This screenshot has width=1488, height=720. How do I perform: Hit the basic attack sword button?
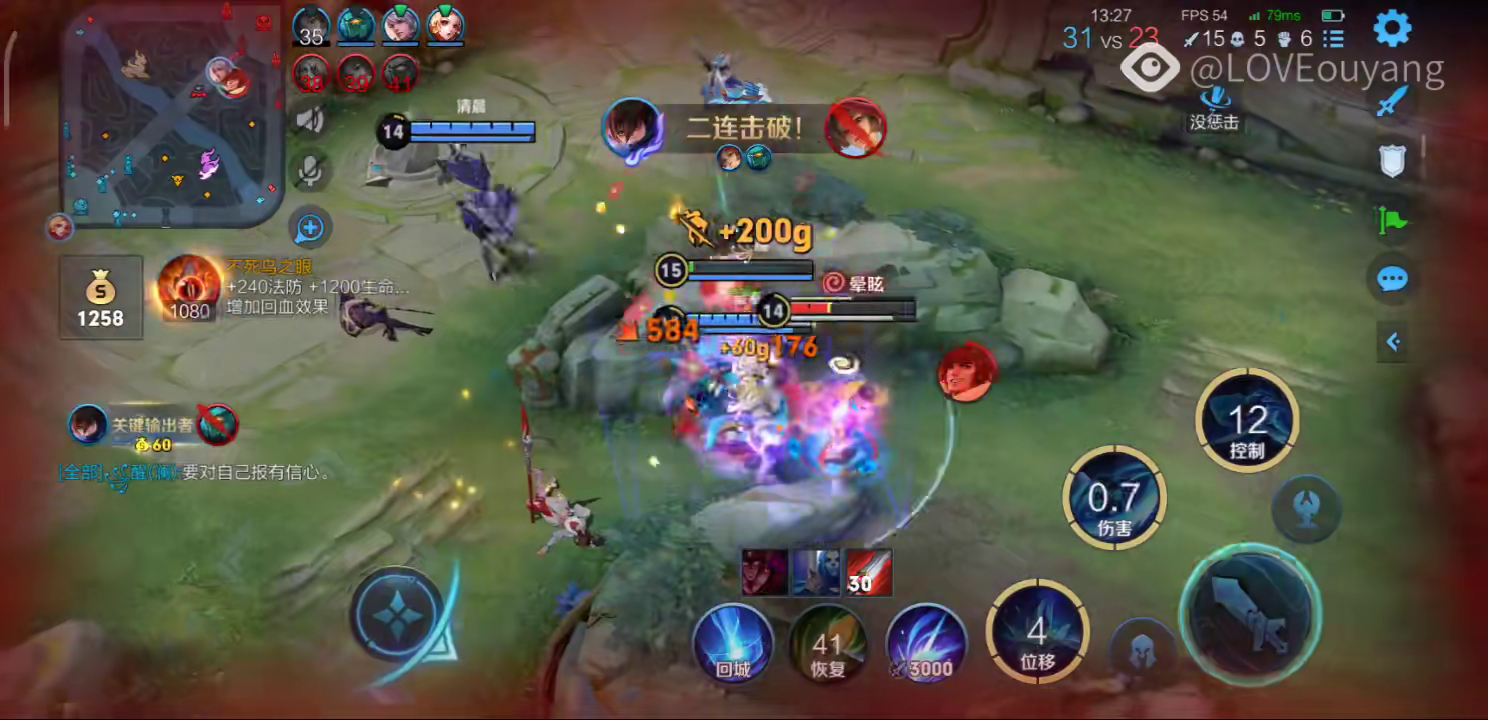(x=1250, y=613)
